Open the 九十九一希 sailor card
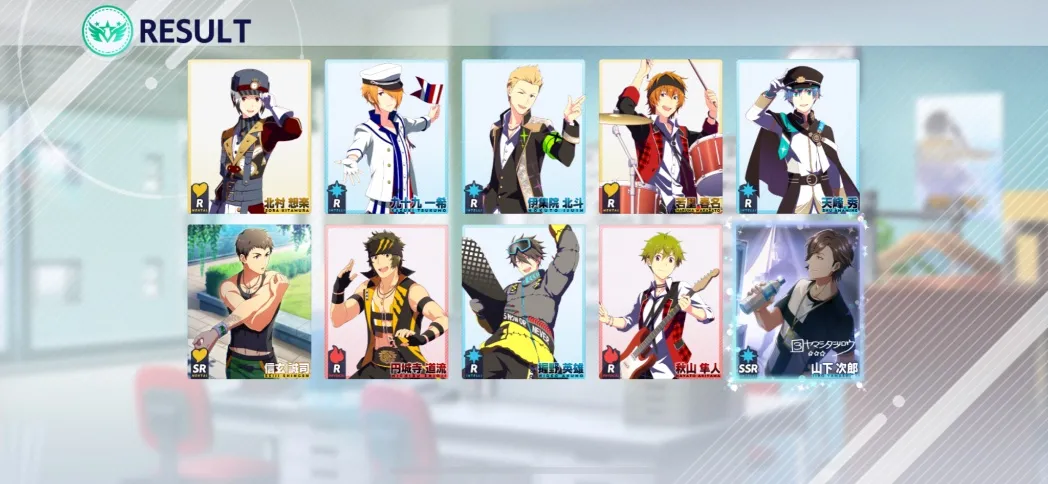This screenshot has height=484, width=1048. click(386, 137)
